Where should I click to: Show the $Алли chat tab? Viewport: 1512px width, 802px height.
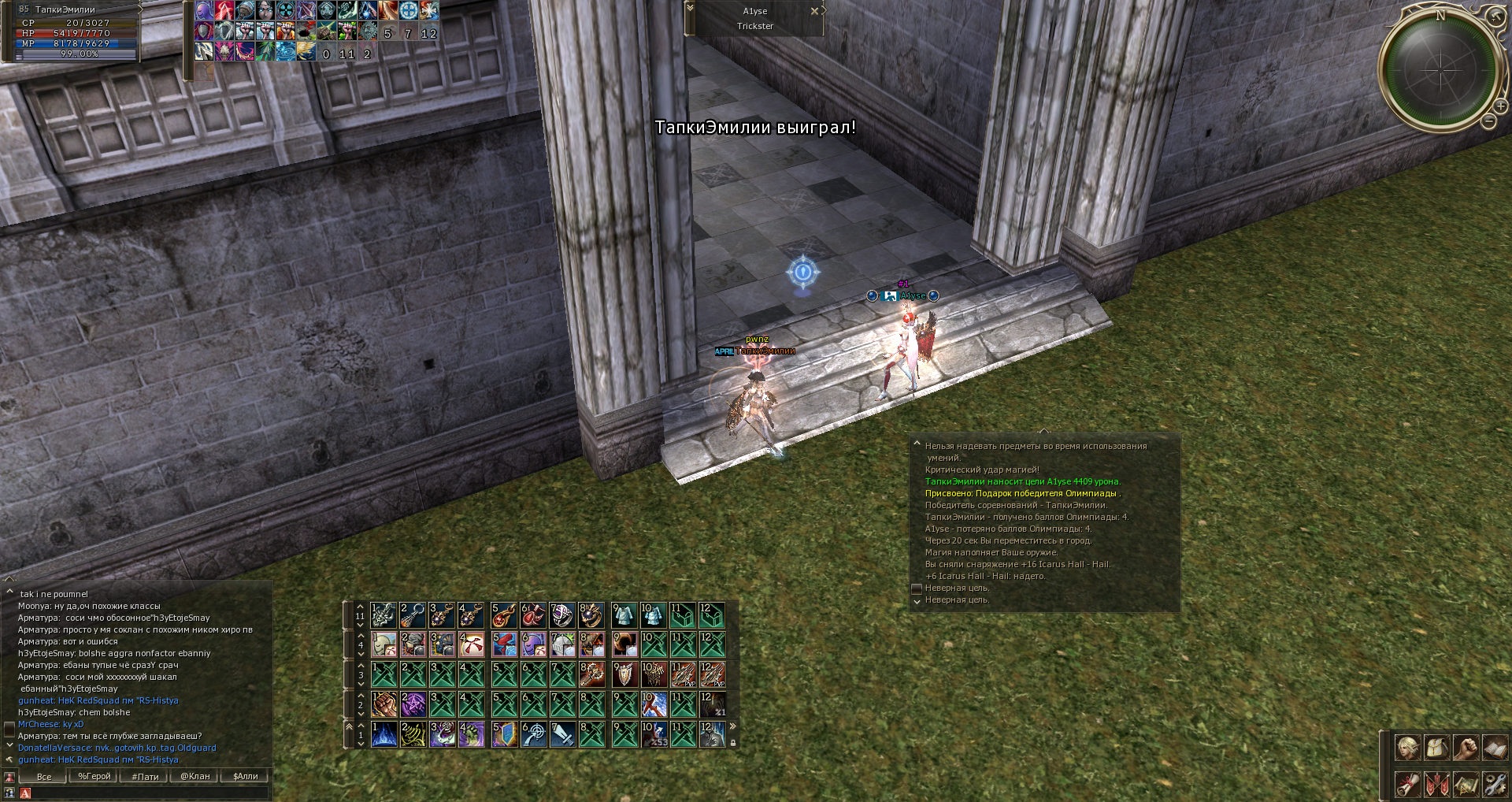pyautogui.click(x=246, y=776)
